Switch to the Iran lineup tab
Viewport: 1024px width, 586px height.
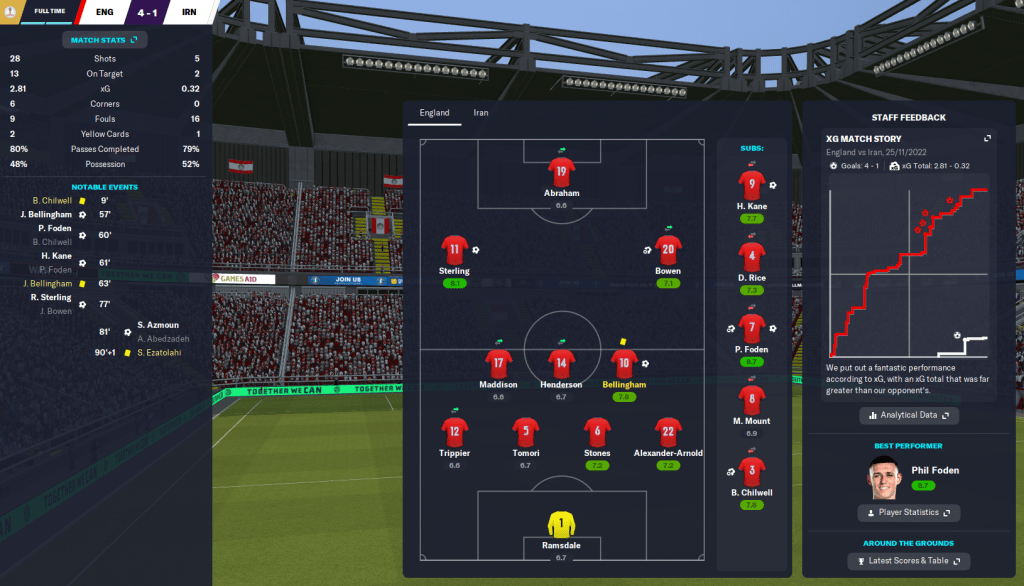[x=480, y=113]
